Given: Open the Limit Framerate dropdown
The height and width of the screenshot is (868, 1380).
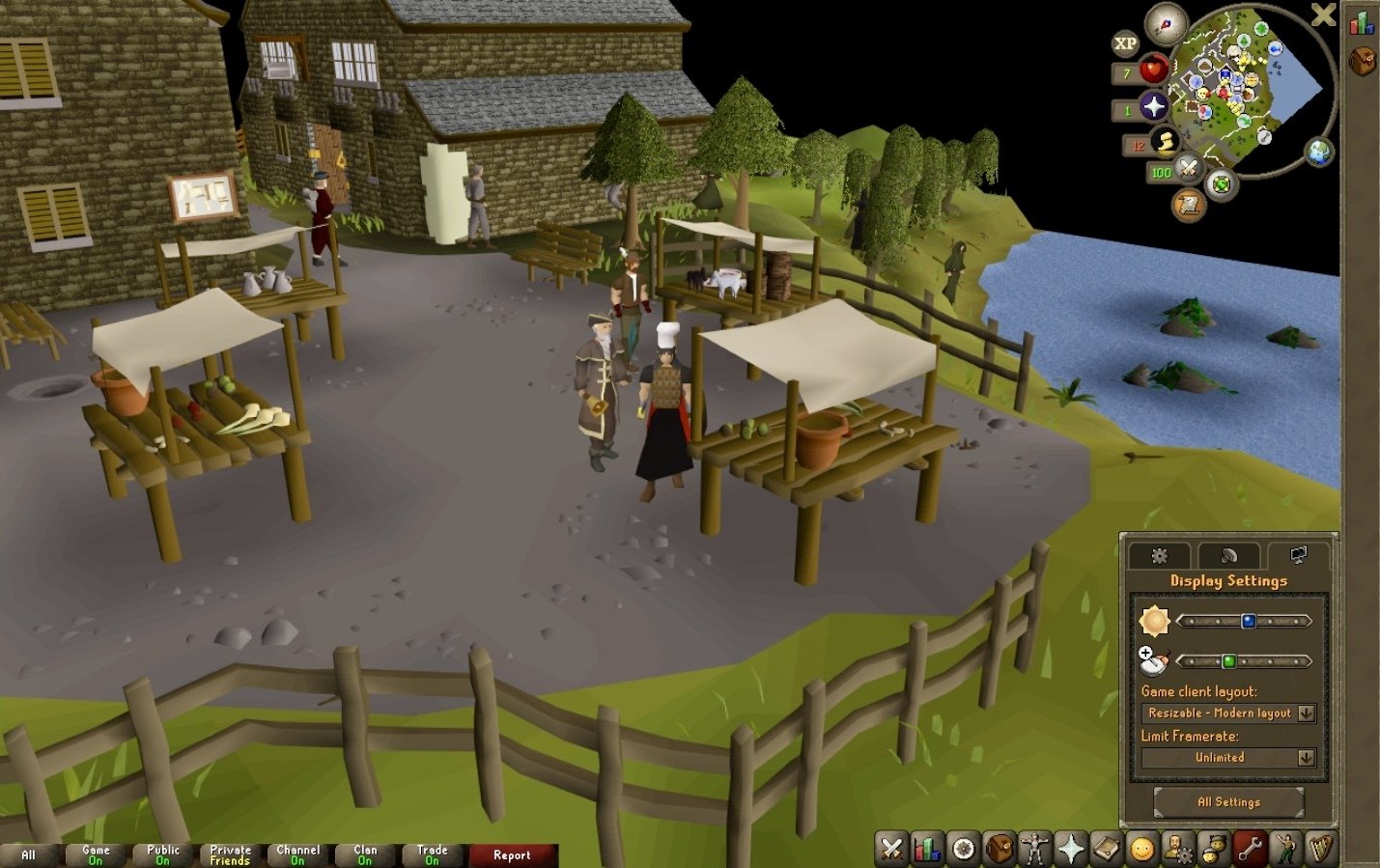Looking at the screenshot, I should coord(1306,758).
